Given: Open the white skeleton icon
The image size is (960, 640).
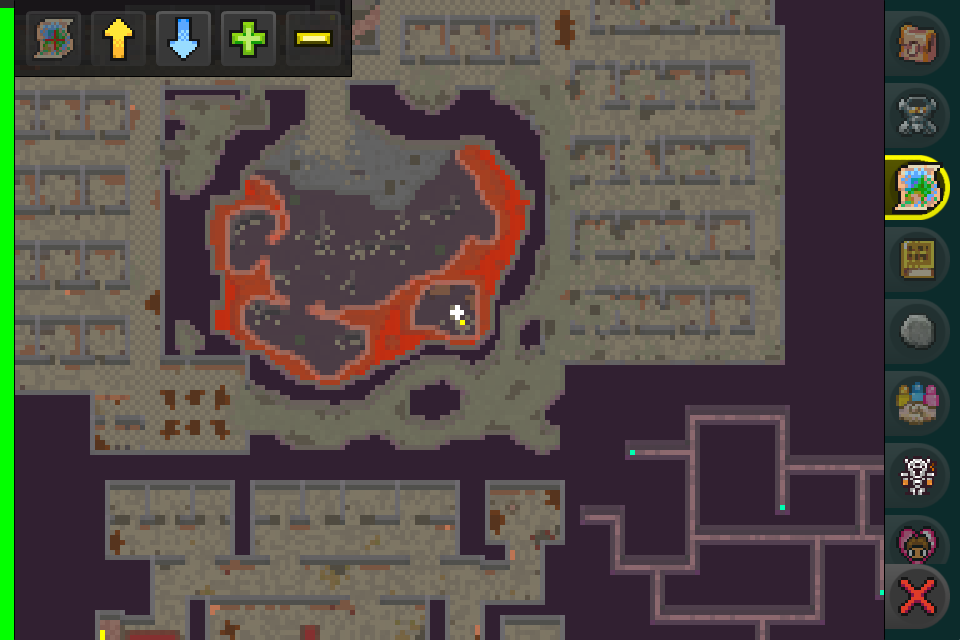Looking at the screenshot, I should coord(917,475).
